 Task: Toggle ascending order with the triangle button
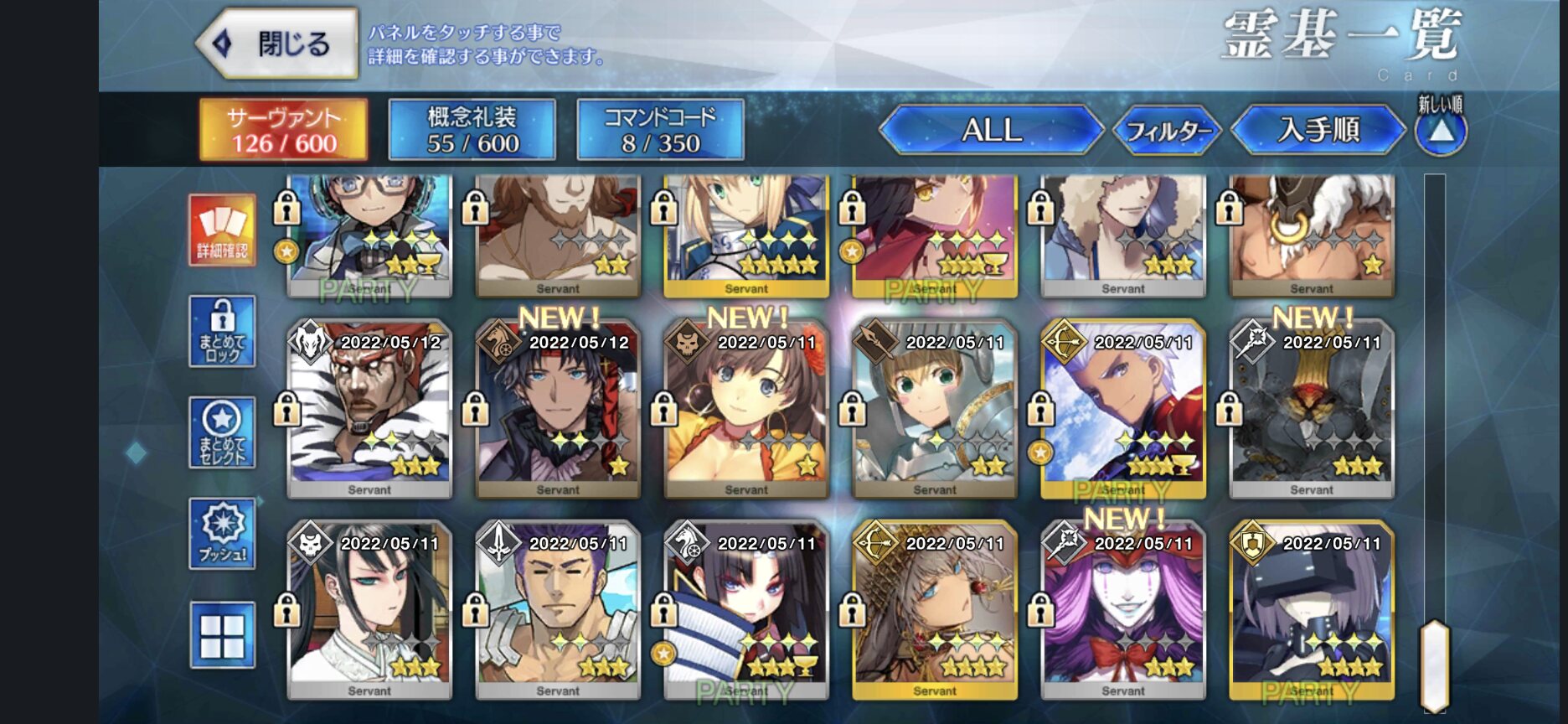point(1440,132)
